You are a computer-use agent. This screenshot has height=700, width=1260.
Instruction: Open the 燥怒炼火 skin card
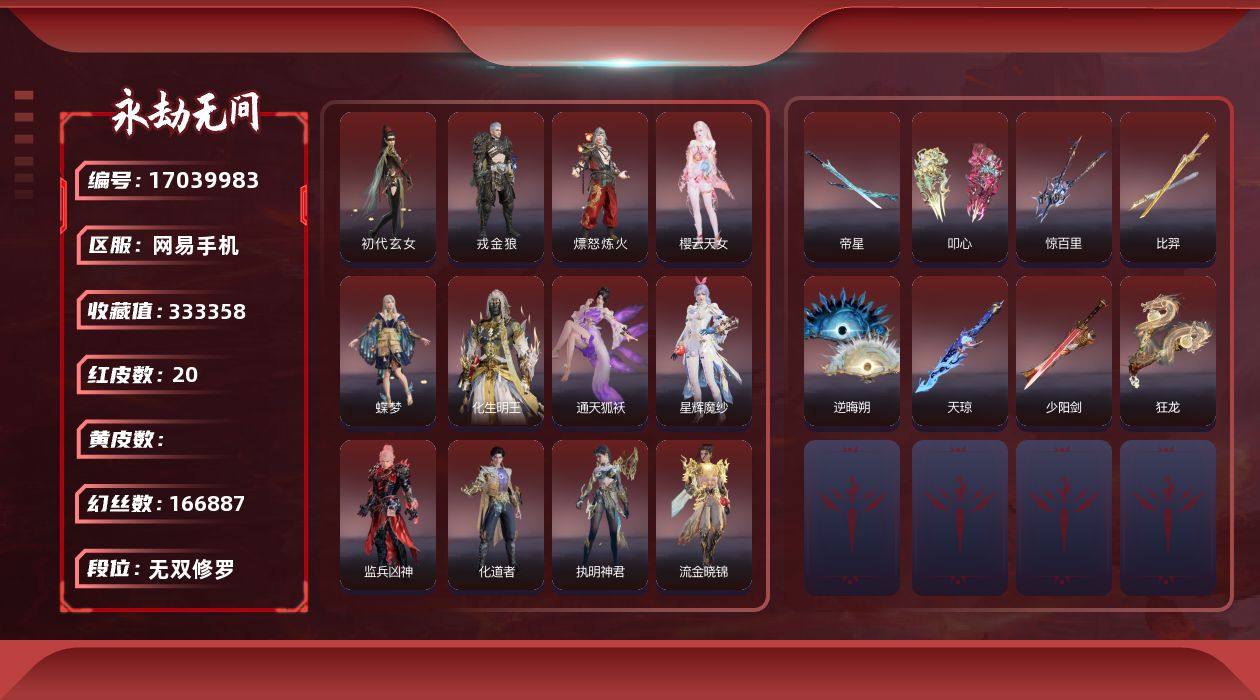click(x=600, y=187)
